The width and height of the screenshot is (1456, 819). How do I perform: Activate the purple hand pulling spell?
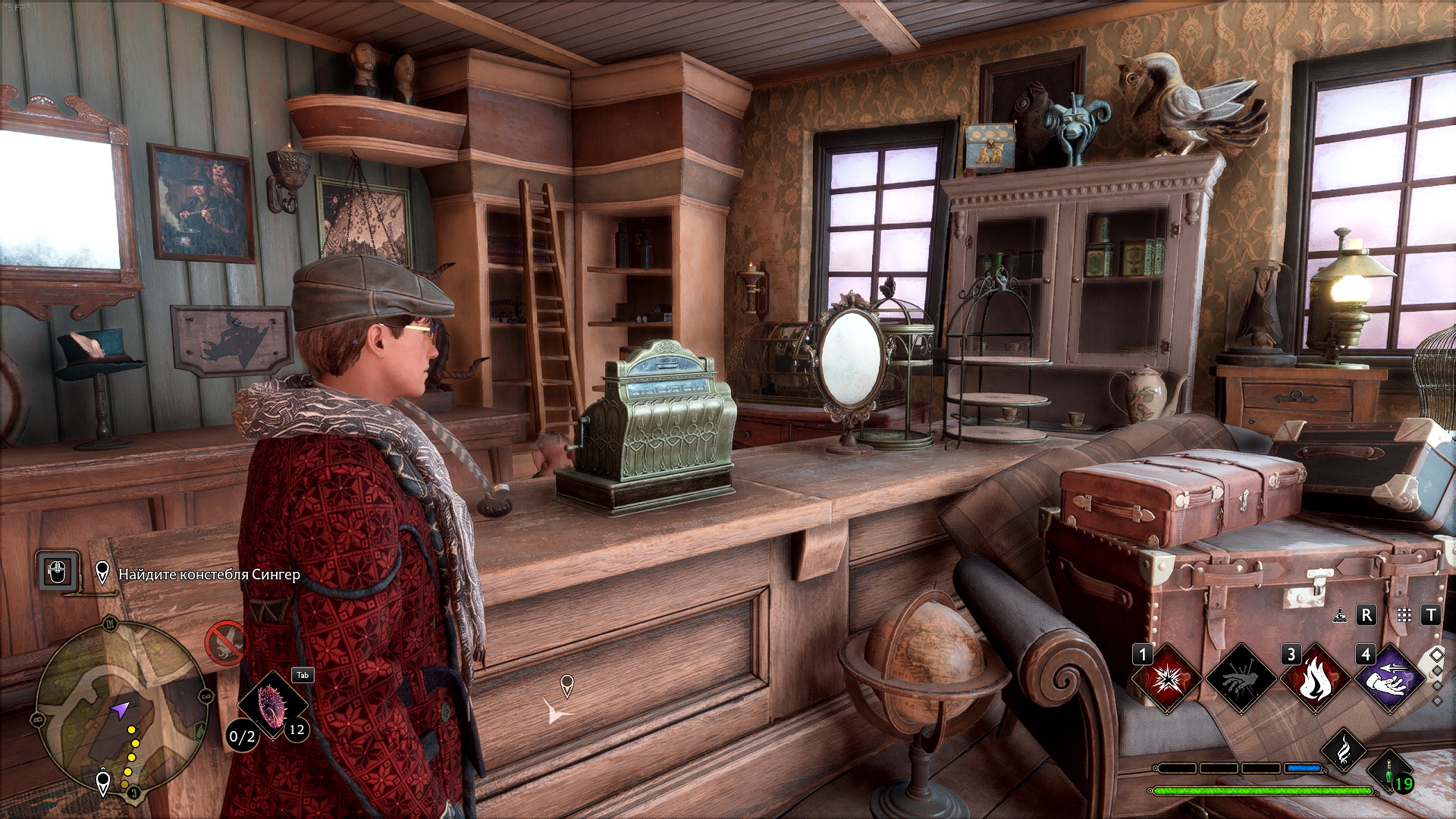click(x=1389, y=679)
